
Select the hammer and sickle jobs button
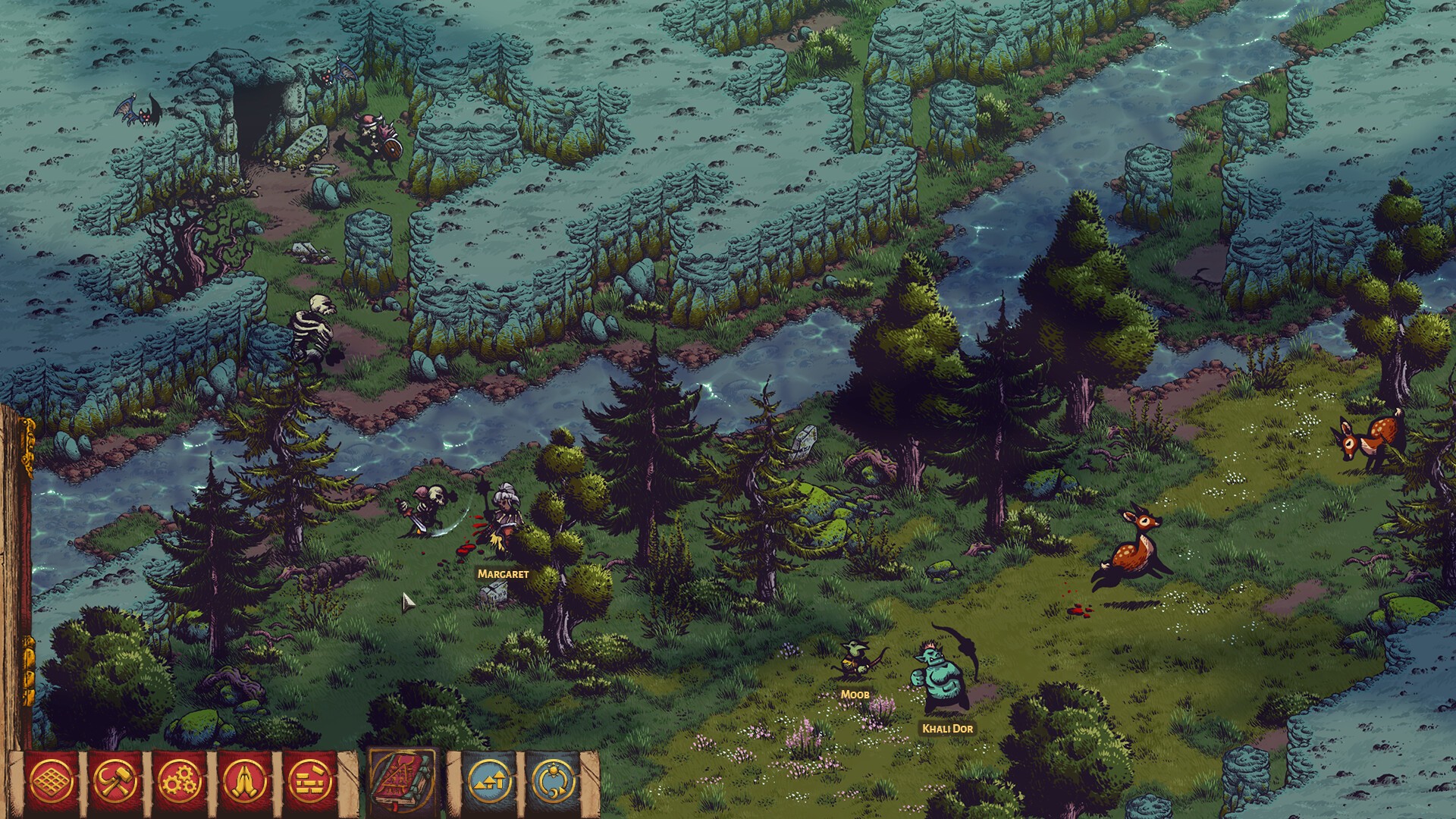115,781
